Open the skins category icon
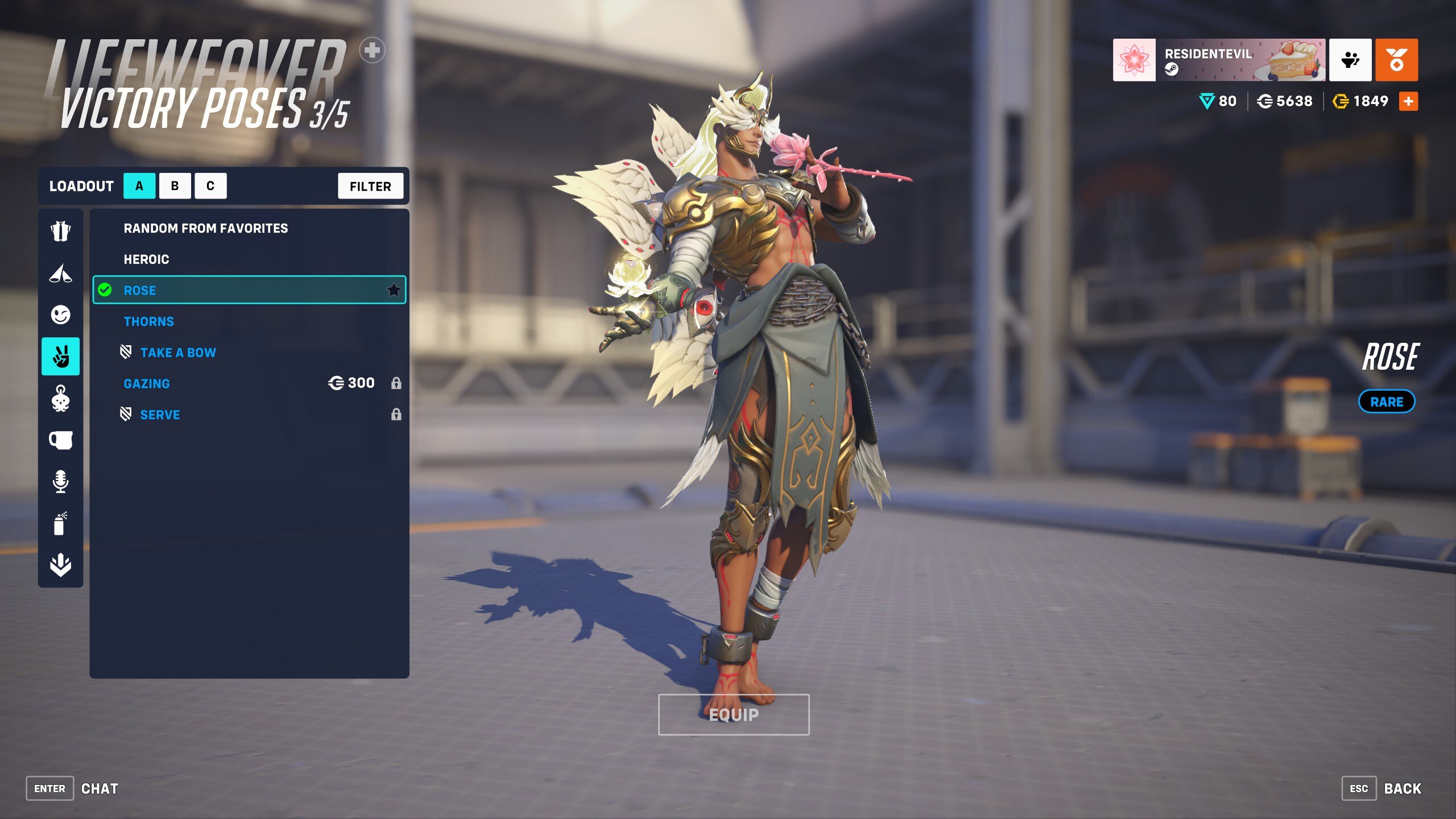Viewport: 1456px width, 819px height. point(60,231)
